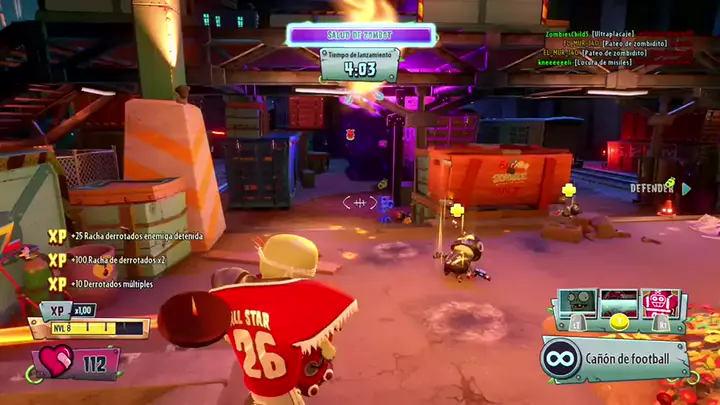Activate the zombie imp ability icon
The height and width of the screenshot is (405, 720).
click(x=577, y=304)
